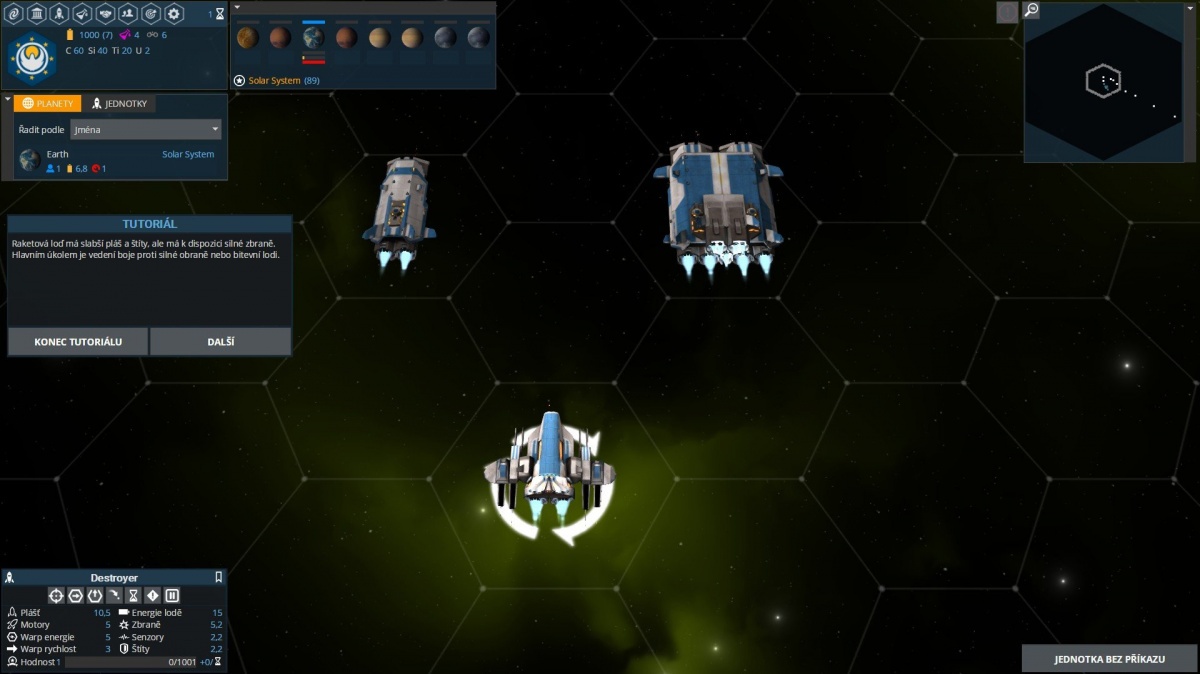Viewport: 1200px width, 674px height.
Task: Open the pillared building icon in top bar
Action: (x=37, y=13)
